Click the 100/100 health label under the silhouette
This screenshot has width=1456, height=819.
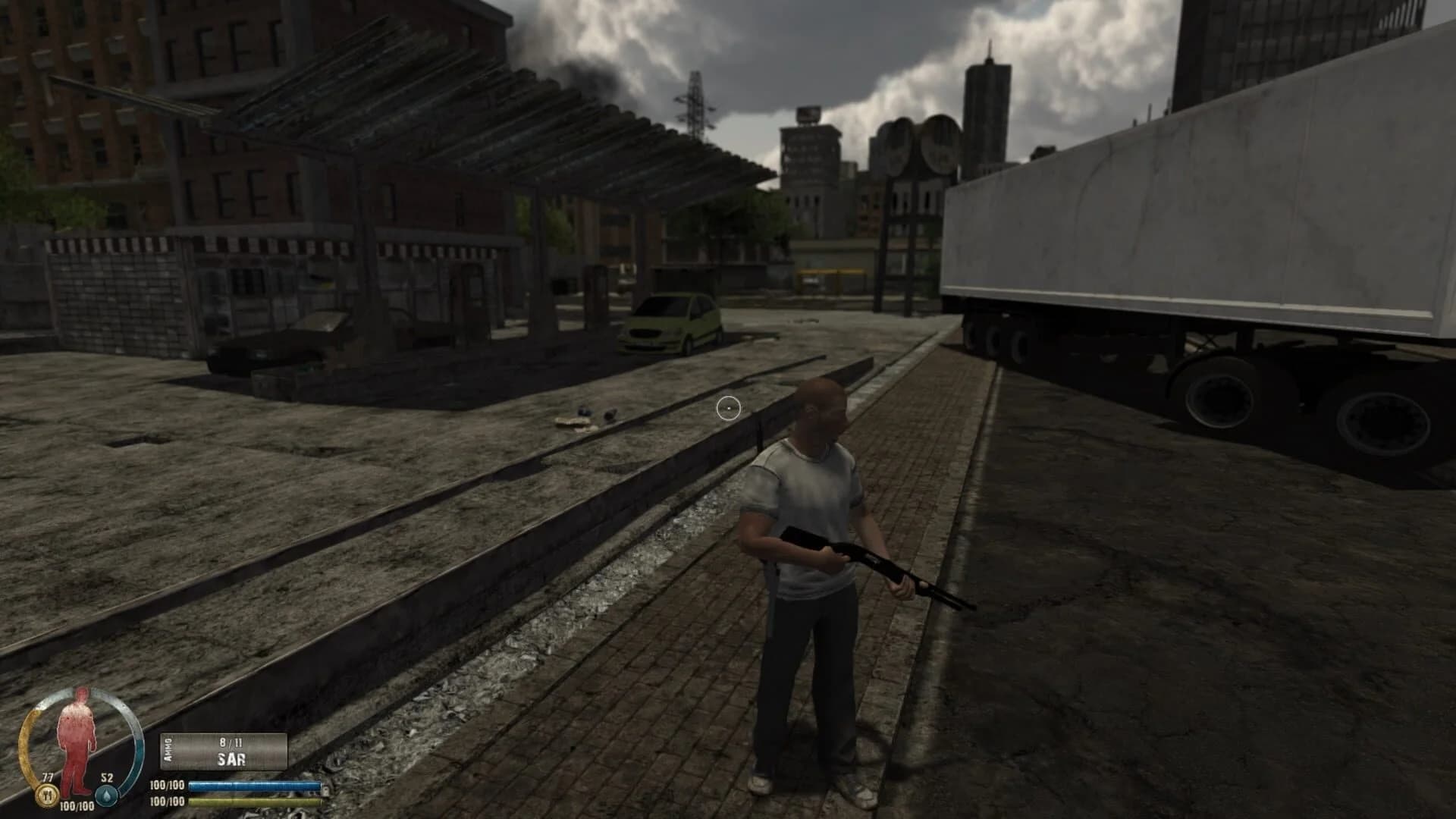coord(77,805)
